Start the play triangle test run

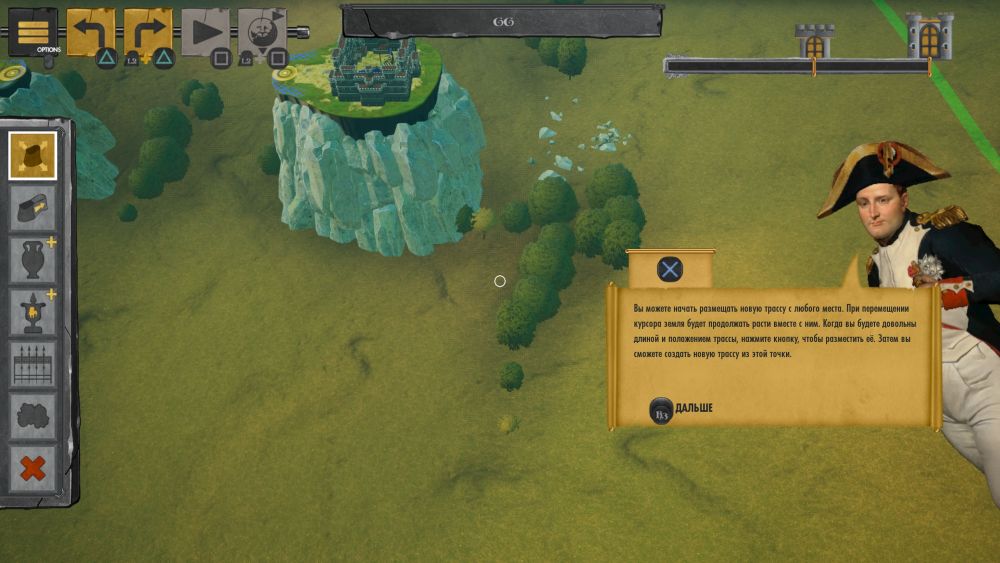coord(206,32)
